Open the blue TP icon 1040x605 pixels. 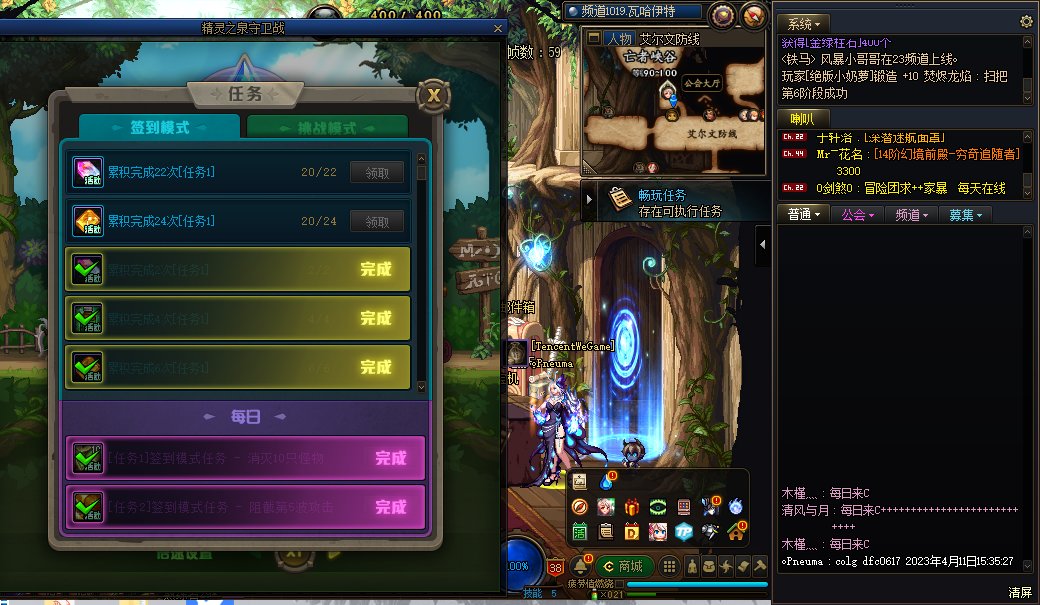tap(684, 531)
